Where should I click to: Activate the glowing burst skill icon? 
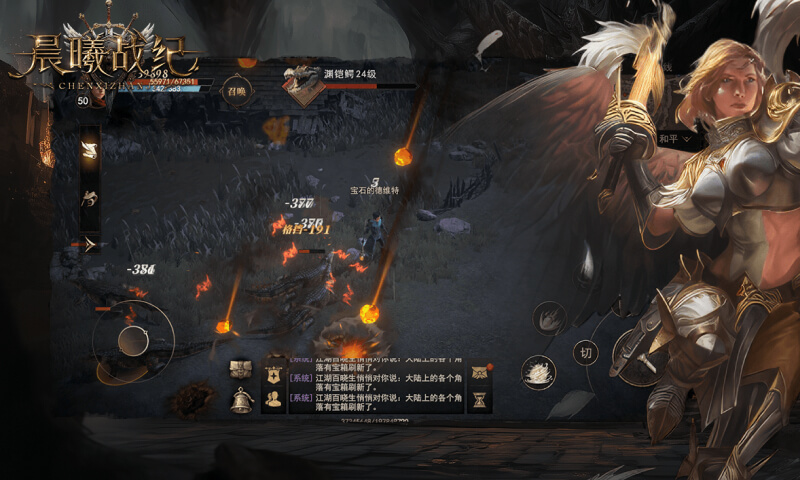539,372
